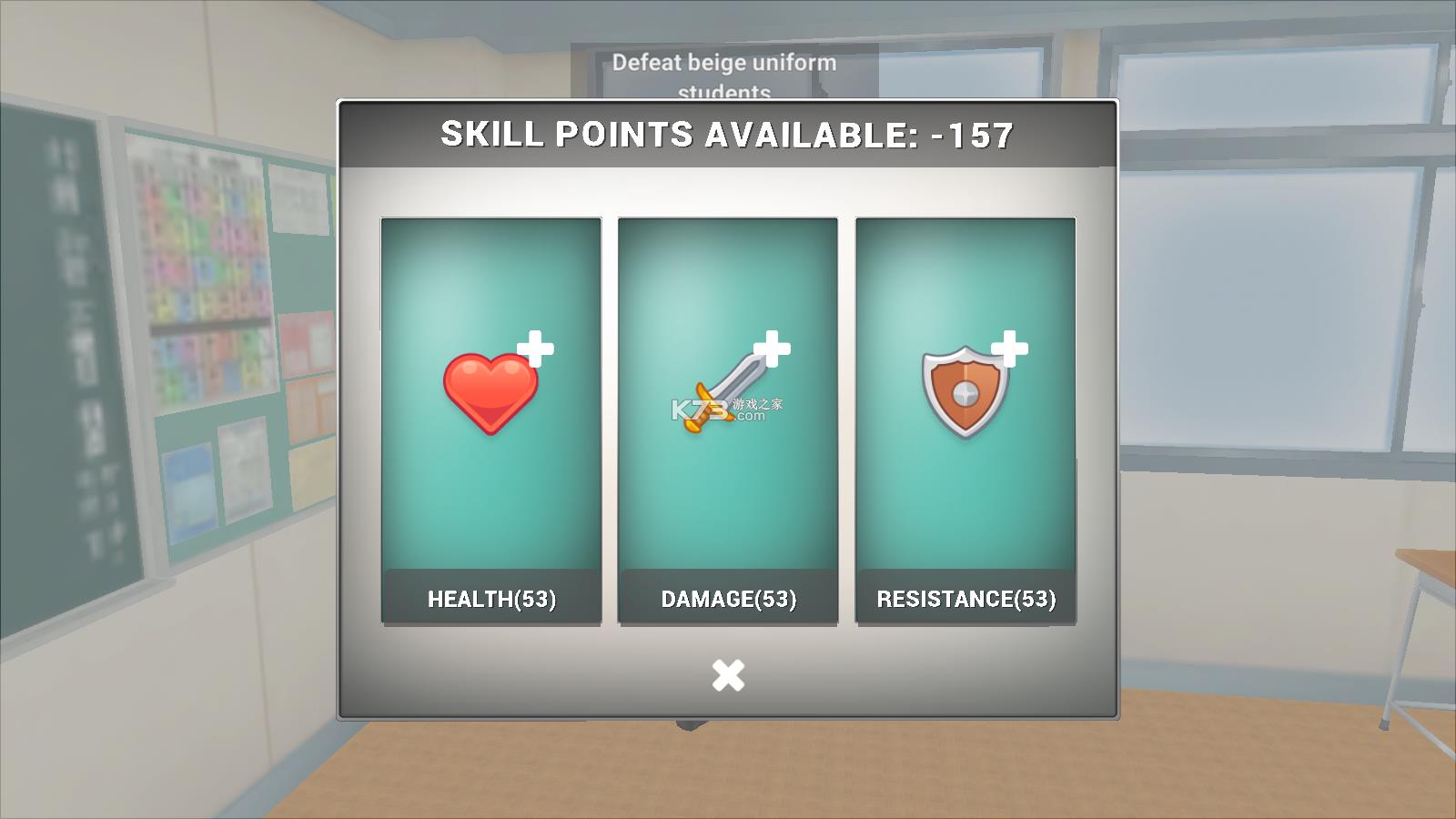
Task: Click the SKILL POINTS AVAILABLE: -157 header
Action: pos(726,135)
